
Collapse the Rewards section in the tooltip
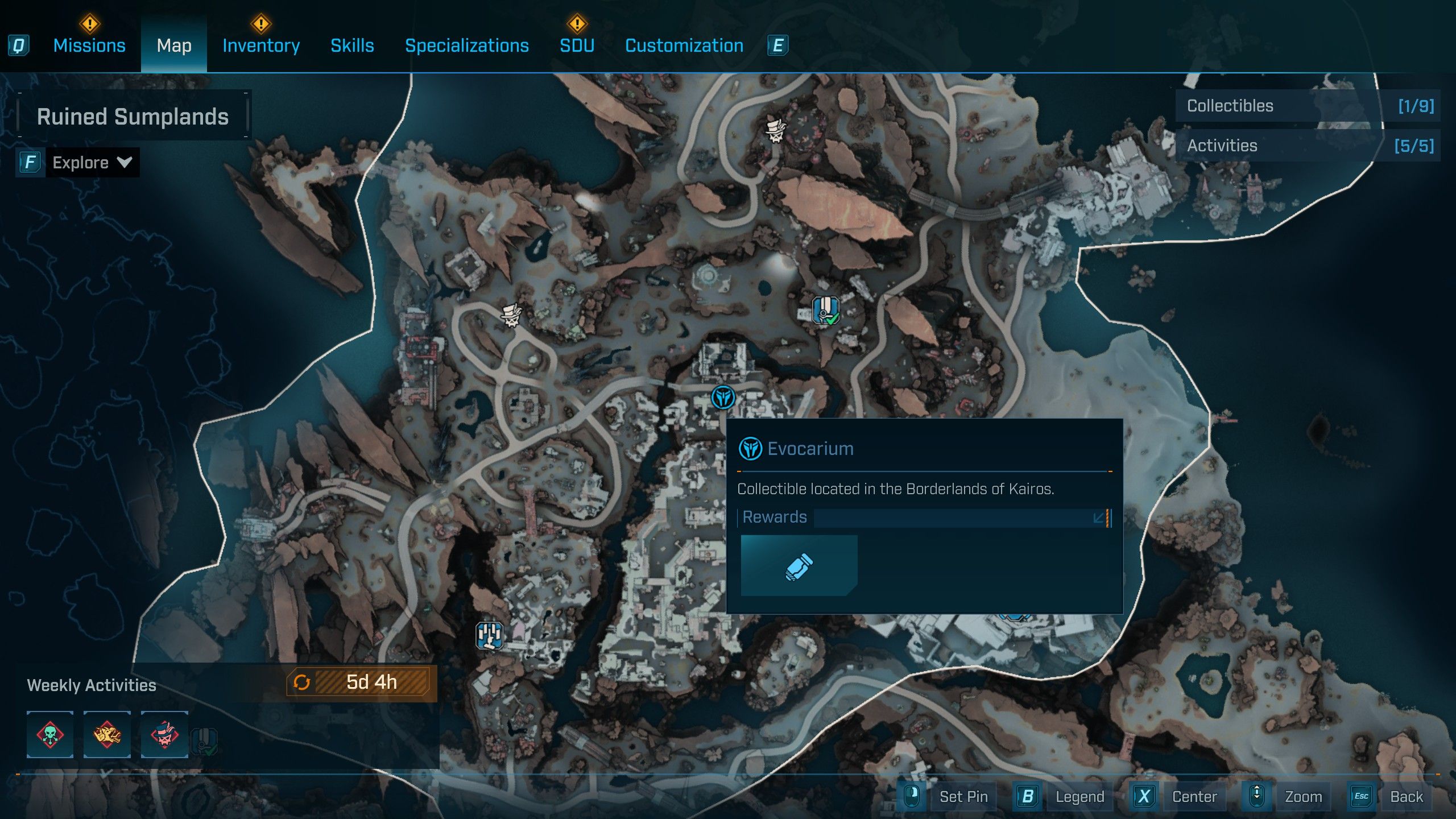1098,518
